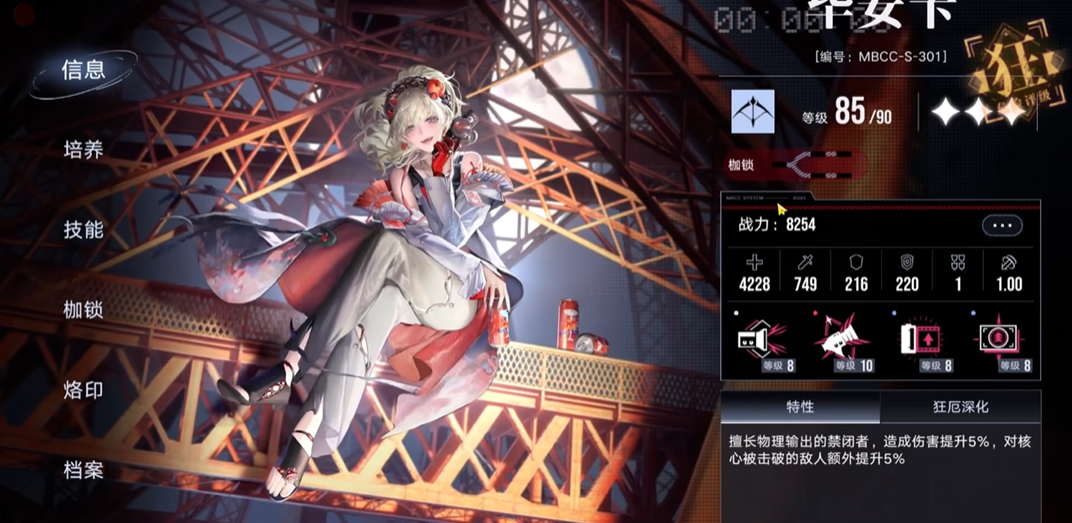The width and height of the screenshot is (1072, 523).
Task: Open the 信息 info menu entry
Action: (83, 70)
